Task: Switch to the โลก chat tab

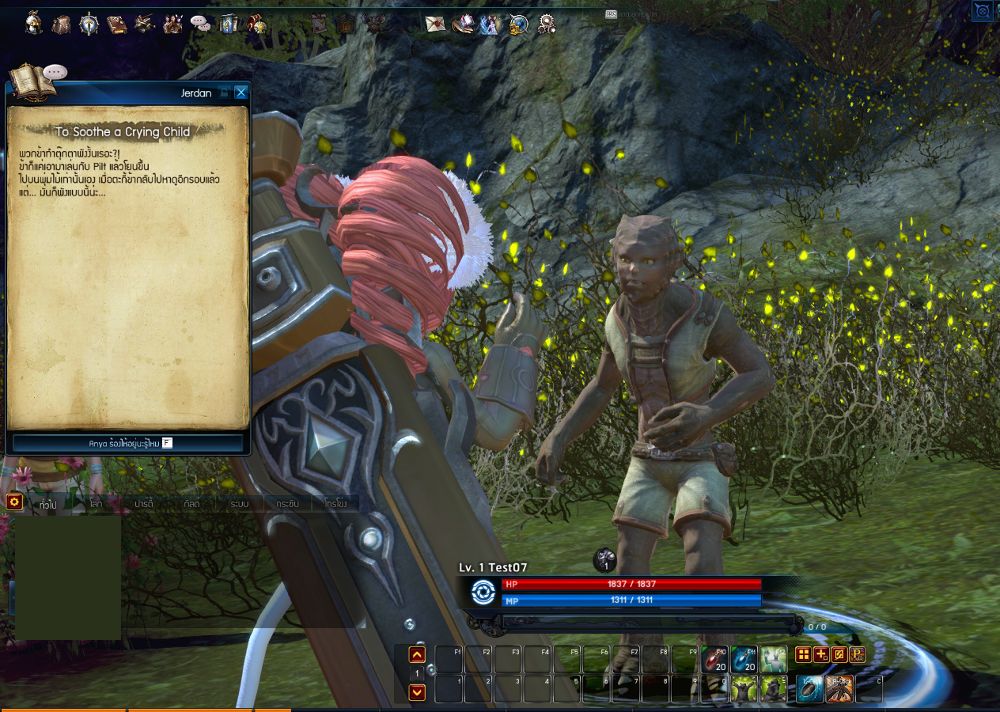Action: coord(95,504)
